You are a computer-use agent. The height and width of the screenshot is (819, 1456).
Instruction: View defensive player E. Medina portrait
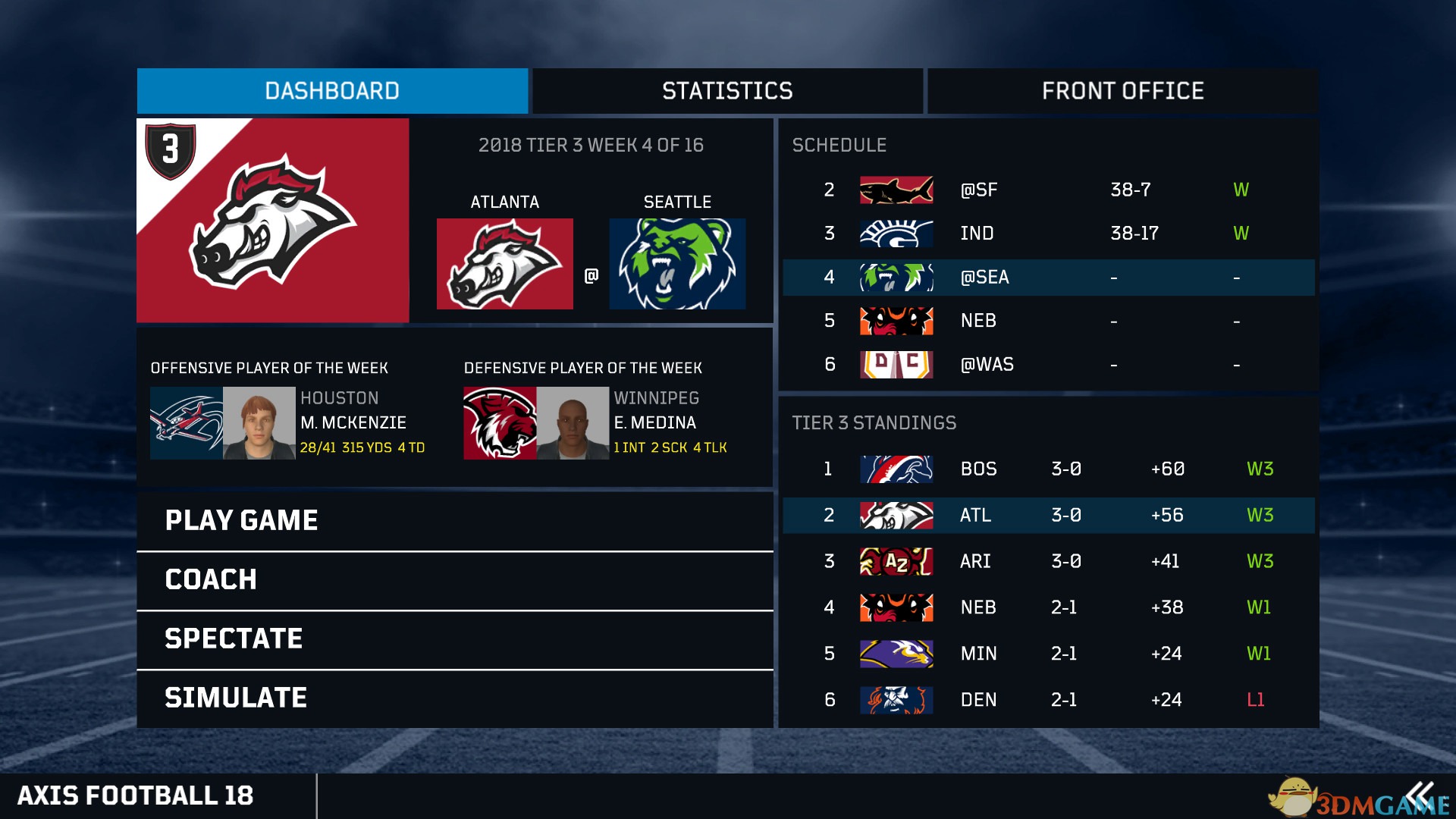pyautogui.click(x=573, y=423)
